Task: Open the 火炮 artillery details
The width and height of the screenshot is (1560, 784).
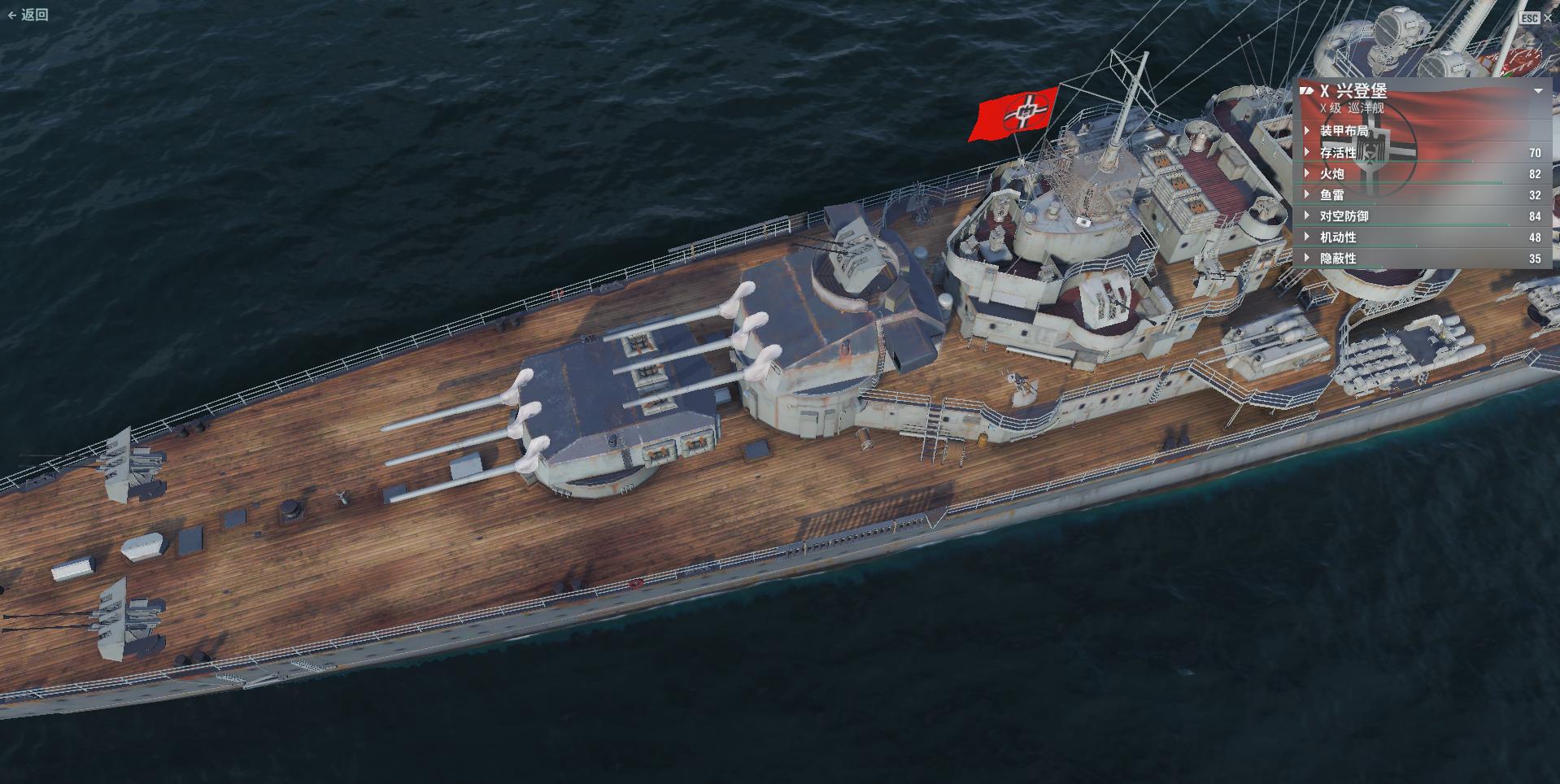Action: 1331,174
